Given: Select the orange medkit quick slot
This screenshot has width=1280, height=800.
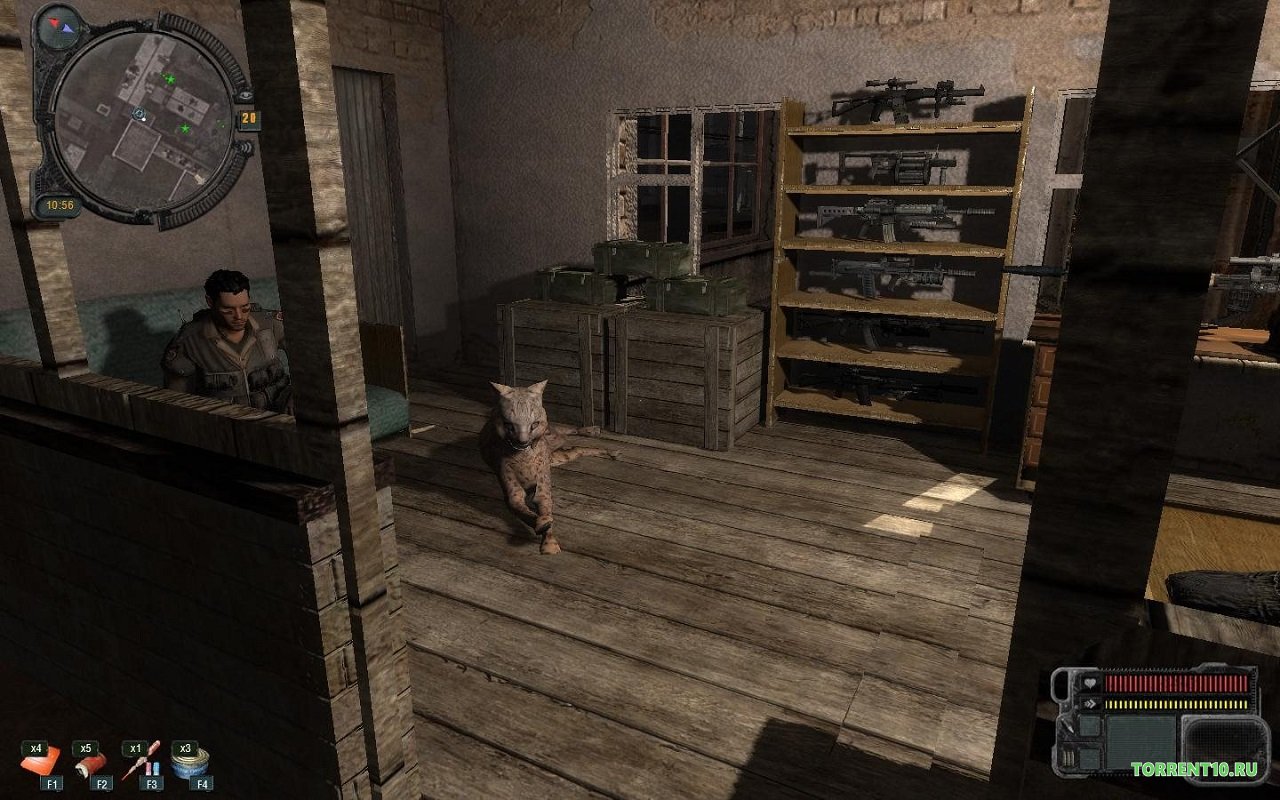Looking at the screenshot, I should click(x=41, y=765).
